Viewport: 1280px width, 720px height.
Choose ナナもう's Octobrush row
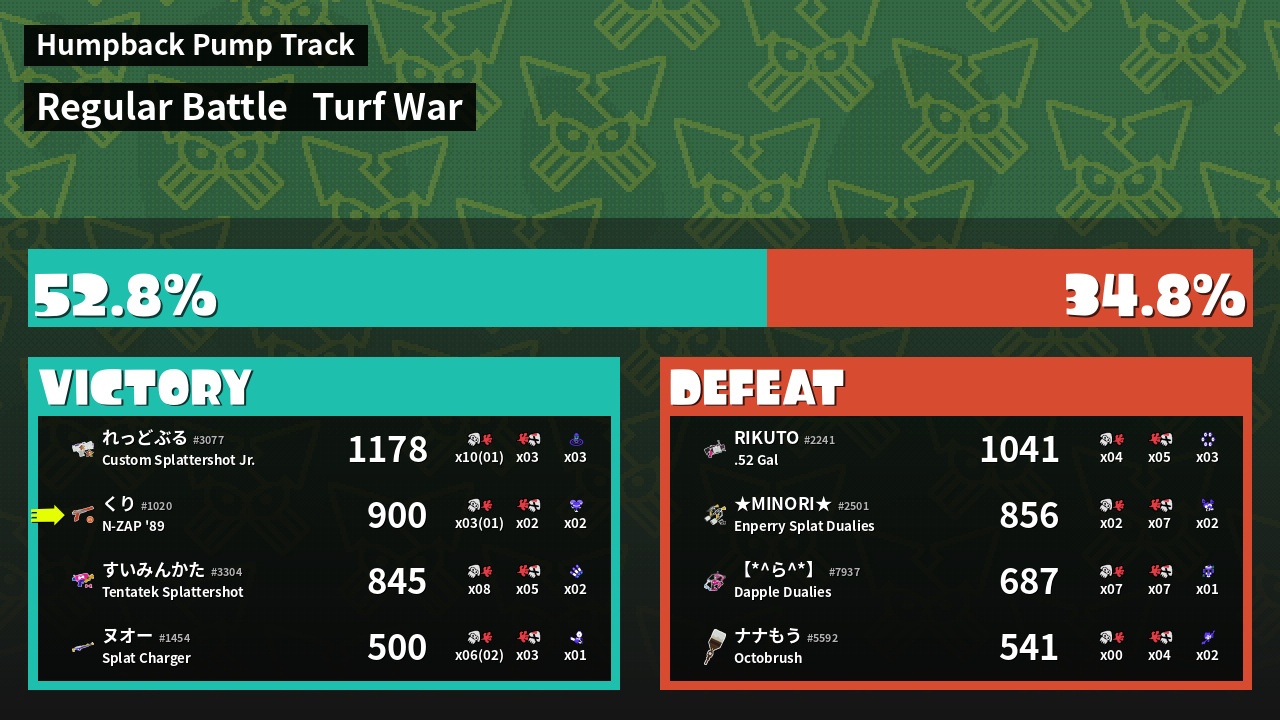coord(956,647)
